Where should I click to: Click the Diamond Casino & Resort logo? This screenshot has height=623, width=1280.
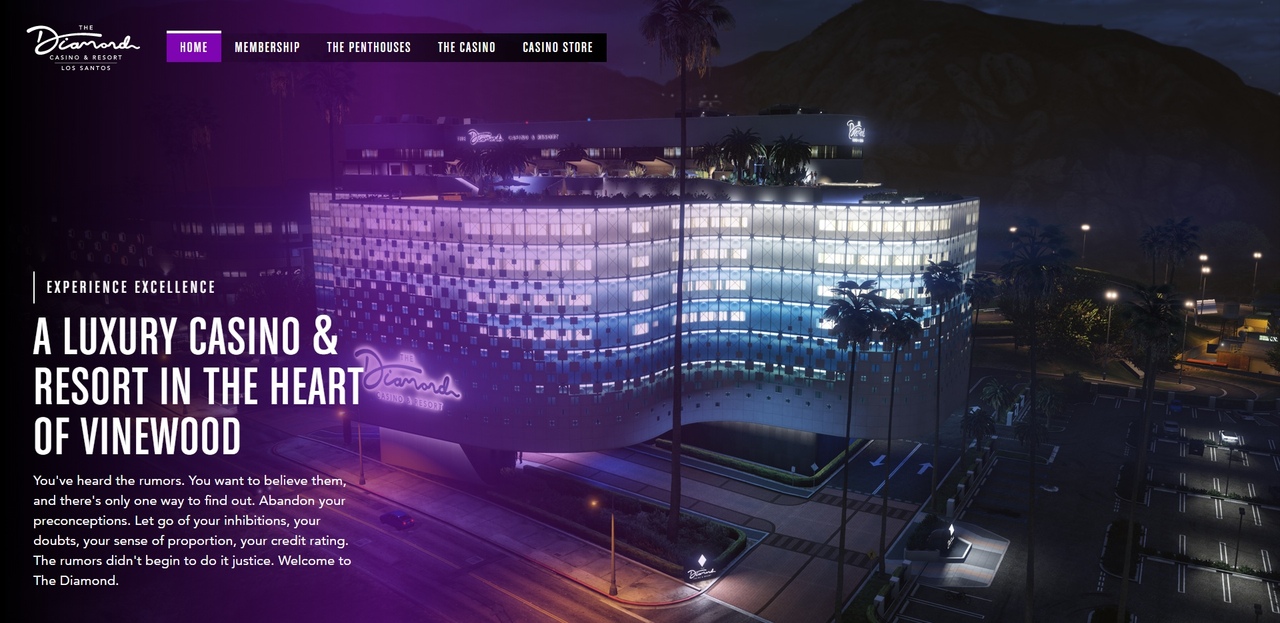coord(83,47)
